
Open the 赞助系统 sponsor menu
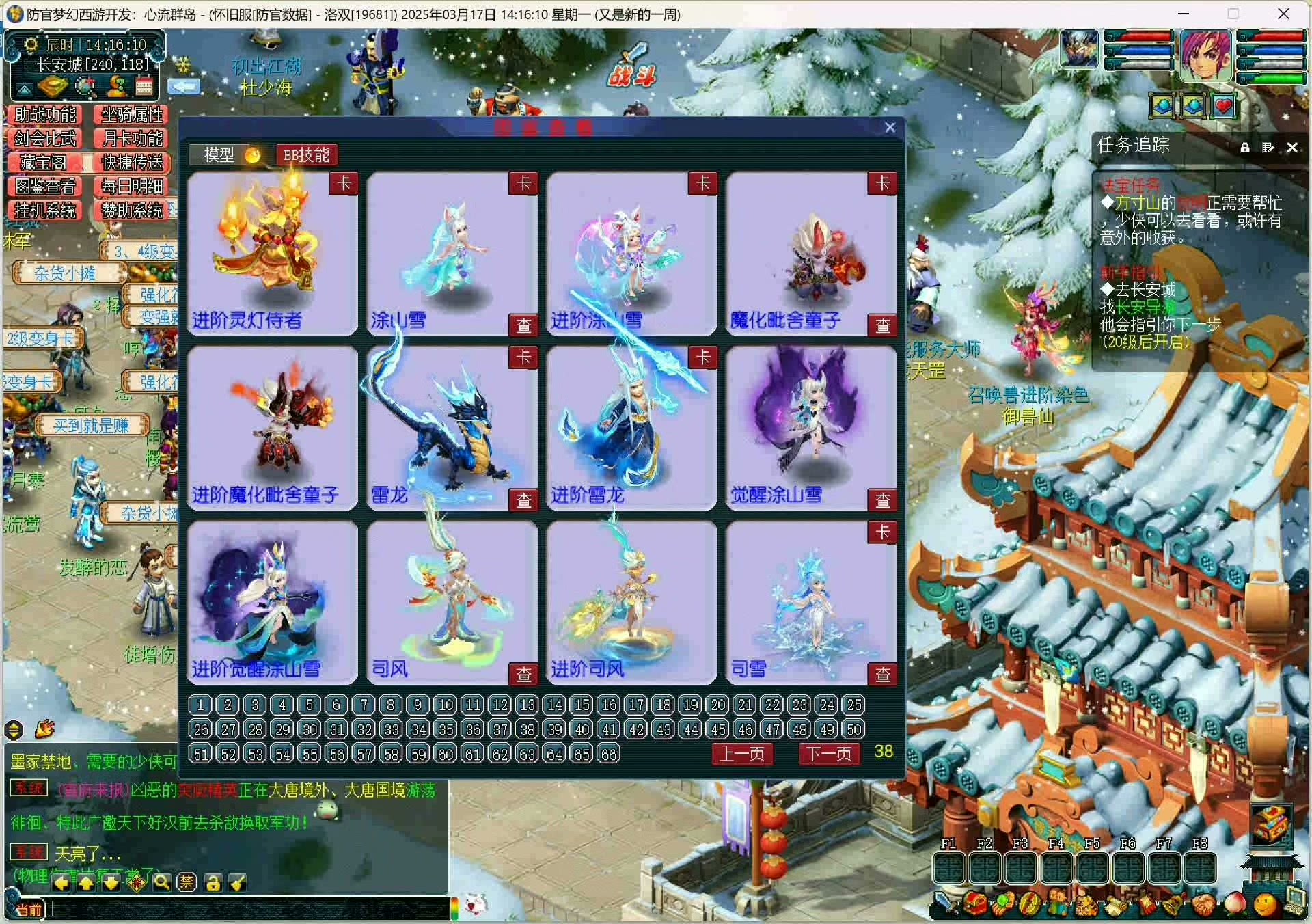(x=132, y=210)
